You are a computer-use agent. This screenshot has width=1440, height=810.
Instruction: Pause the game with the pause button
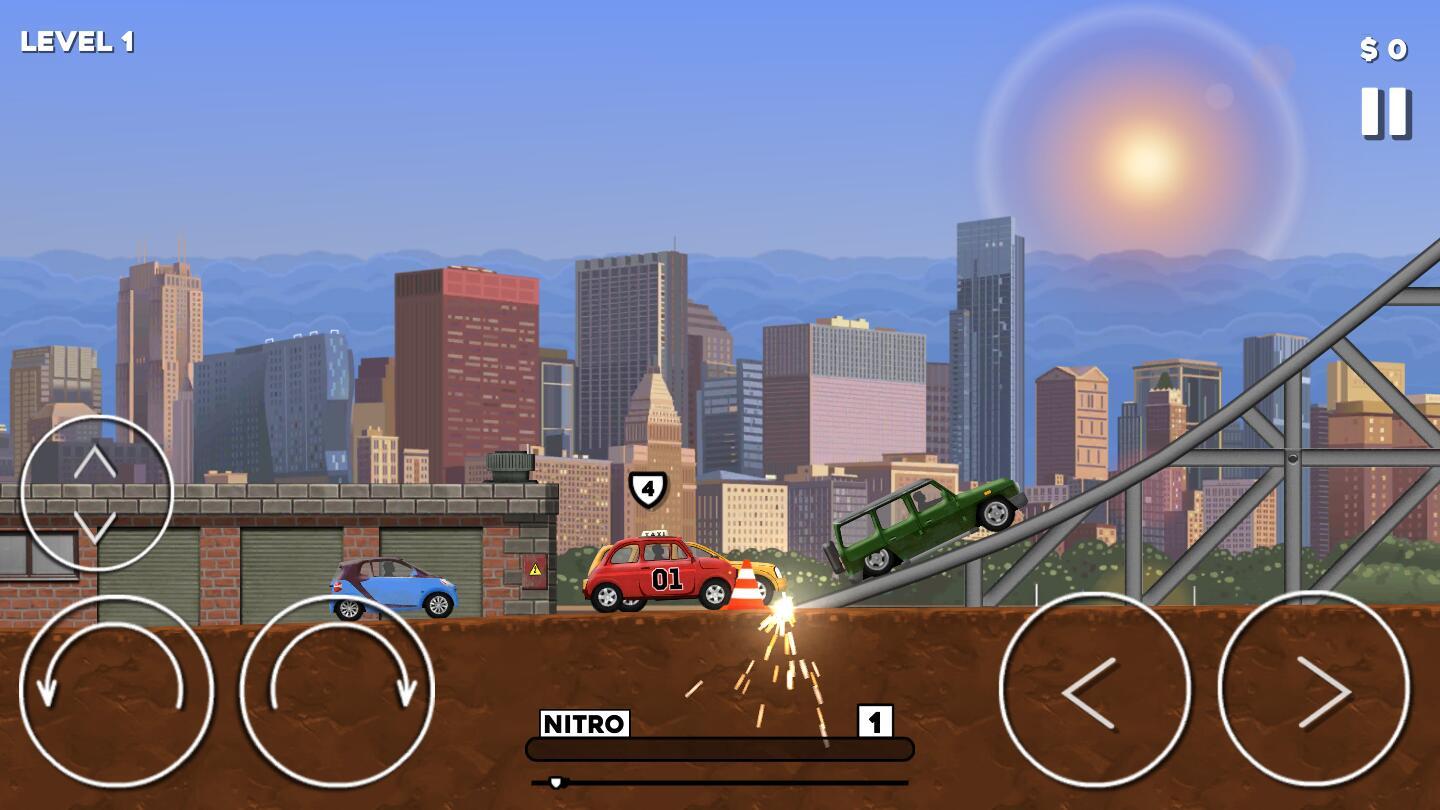point(1385,112)
